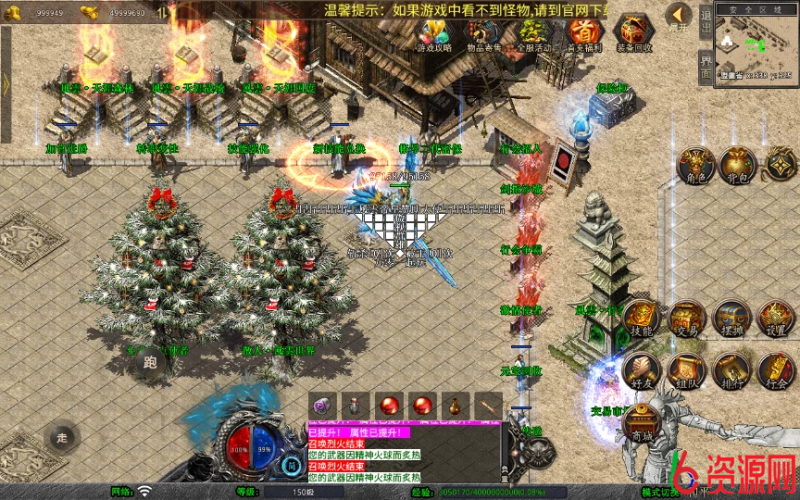Open the 技能 skills menu

642,318
